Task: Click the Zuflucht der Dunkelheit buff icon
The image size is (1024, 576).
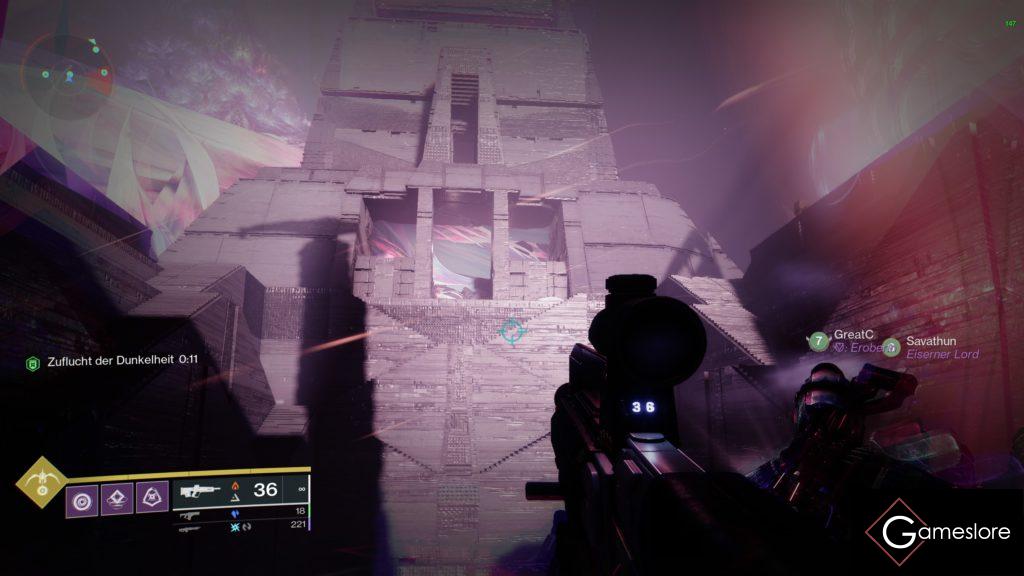Action: pyautogui.click(x=32, y=362)
